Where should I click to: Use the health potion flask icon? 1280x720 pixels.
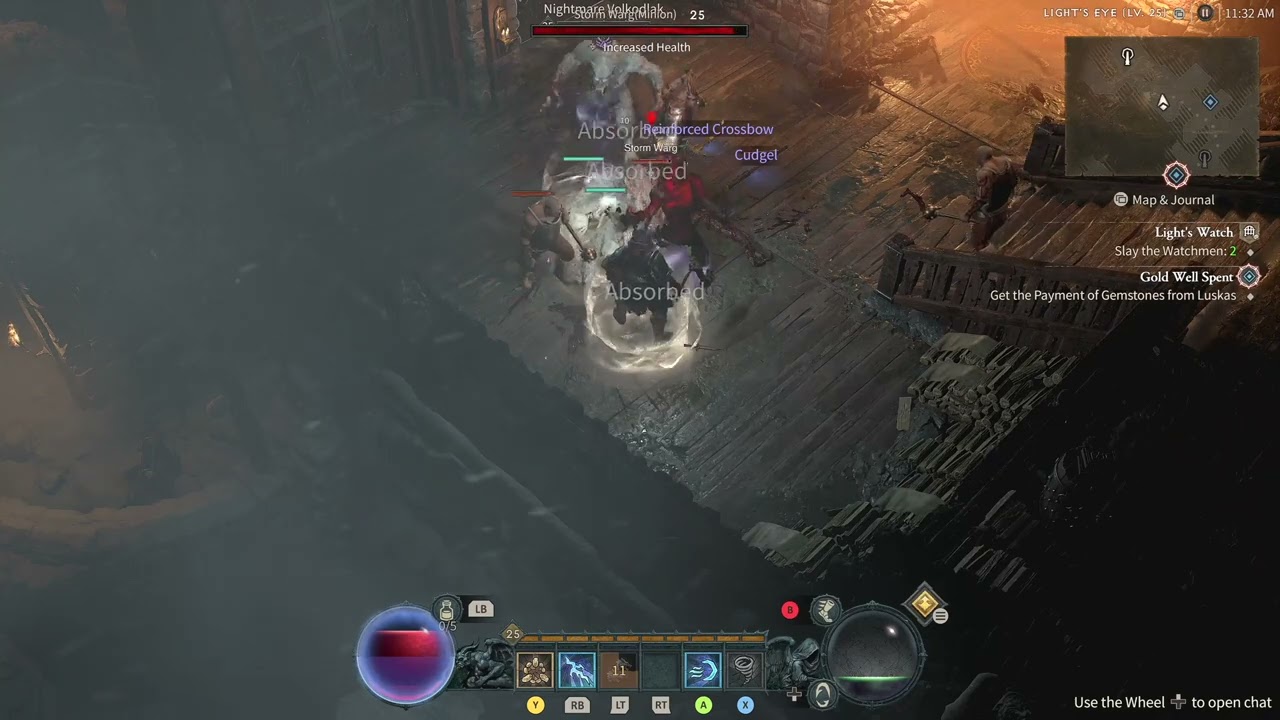click(x=446, y=608)
